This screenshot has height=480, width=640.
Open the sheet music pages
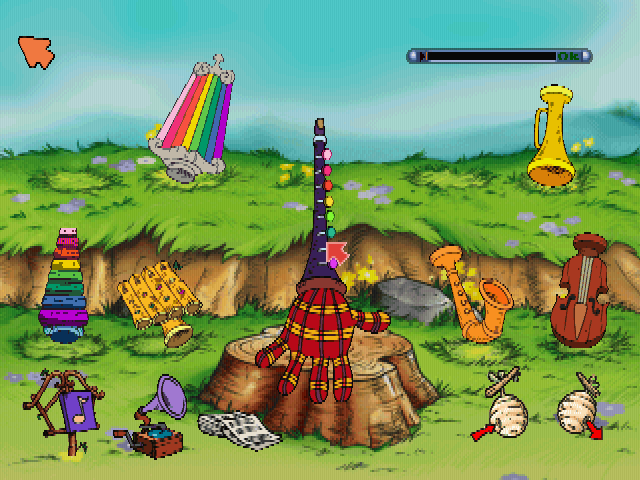pyautogui.click(x=239, y=429)
